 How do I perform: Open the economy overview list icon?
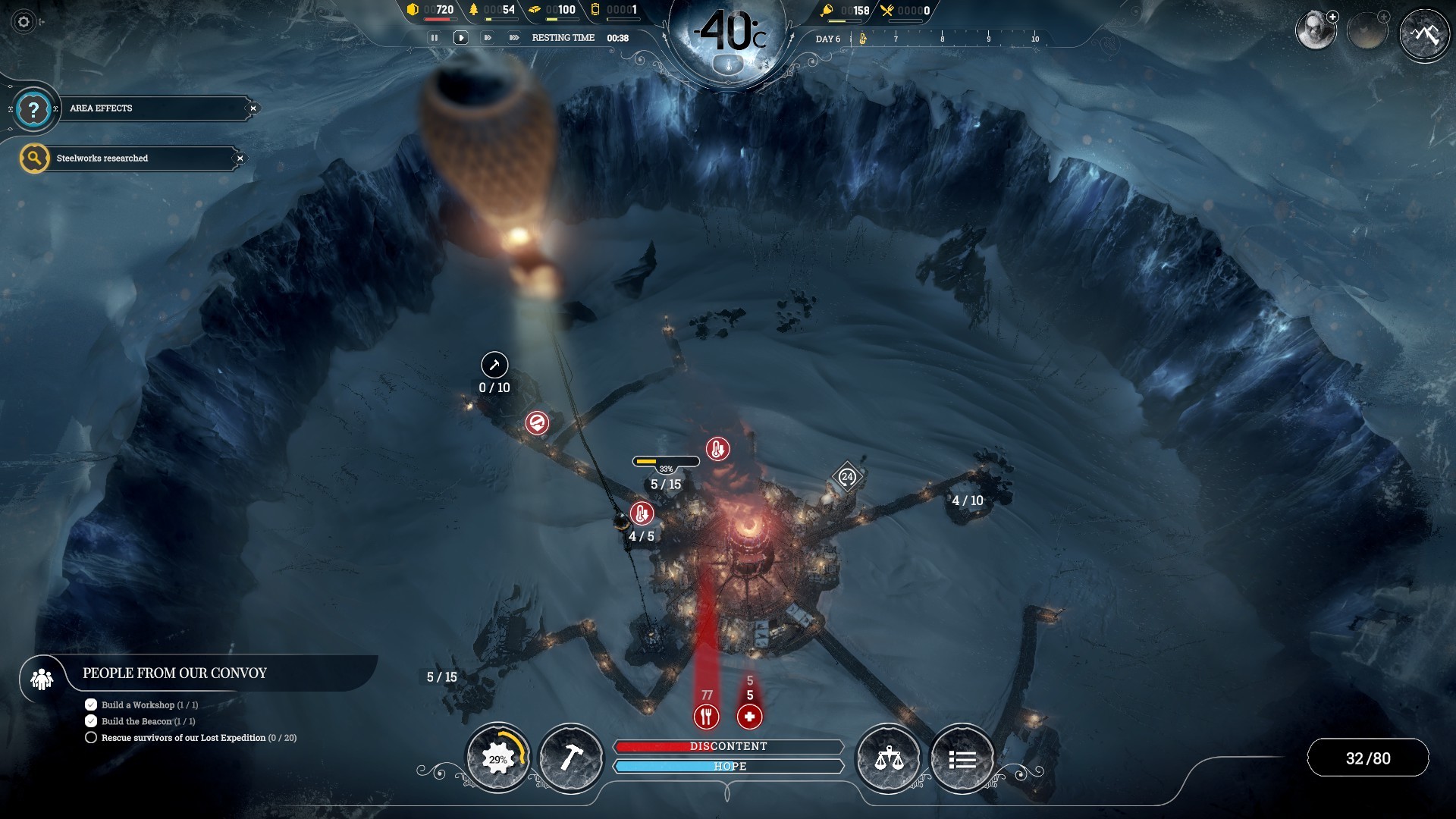point(962,758)
